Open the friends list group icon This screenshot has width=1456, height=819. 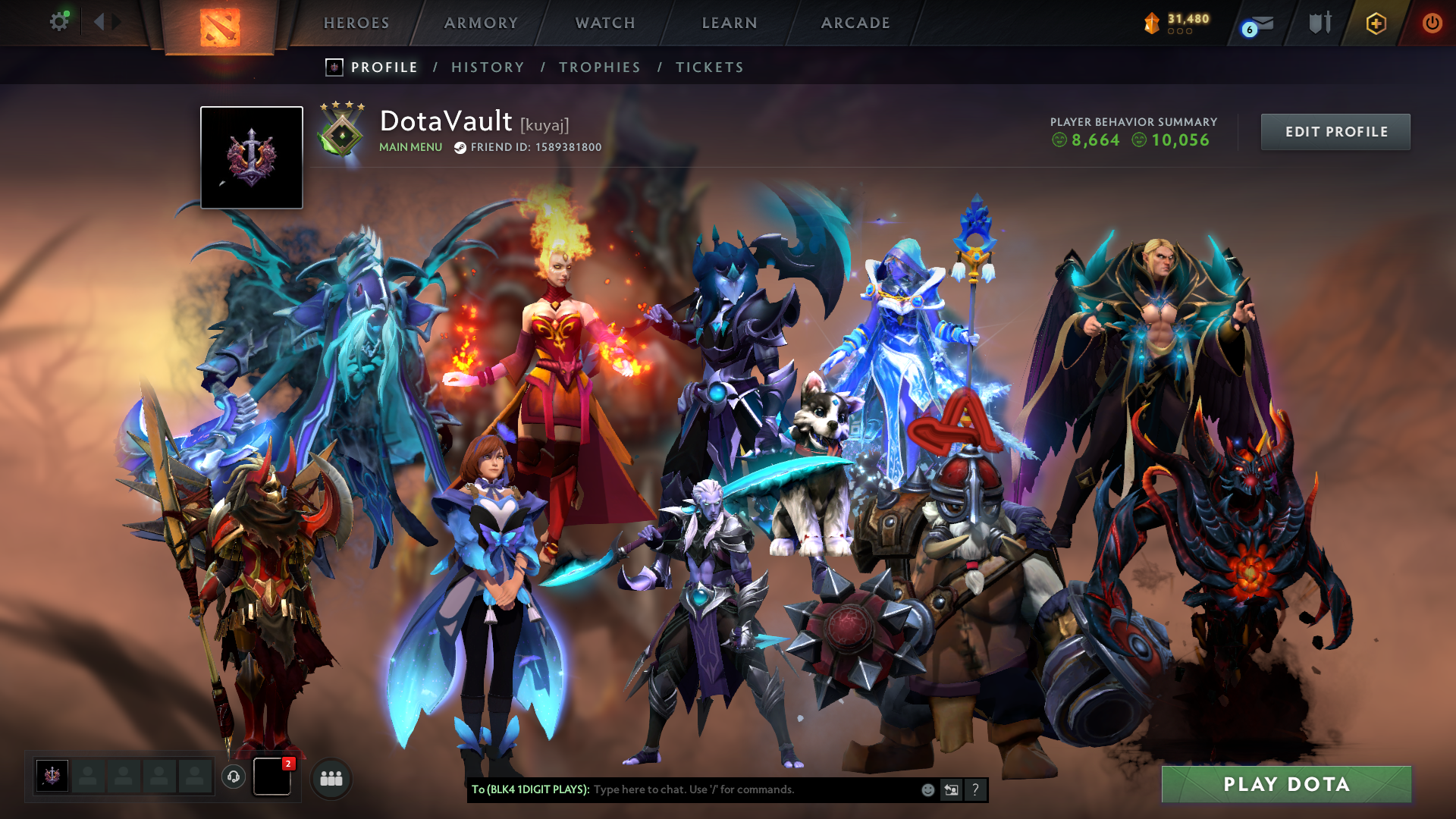(331, 778)
